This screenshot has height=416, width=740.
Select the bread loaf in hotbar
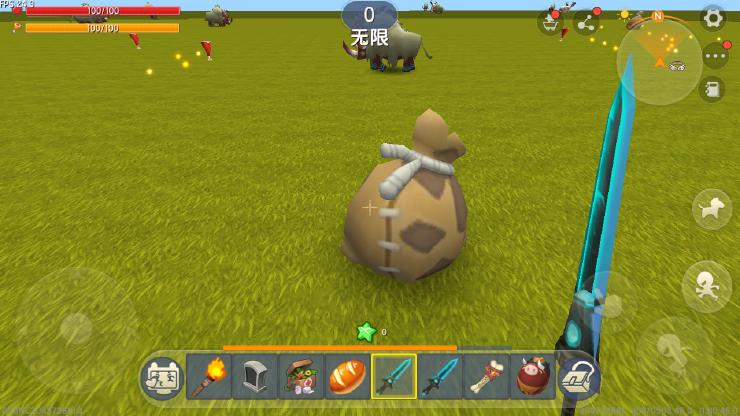coord(347,377)
